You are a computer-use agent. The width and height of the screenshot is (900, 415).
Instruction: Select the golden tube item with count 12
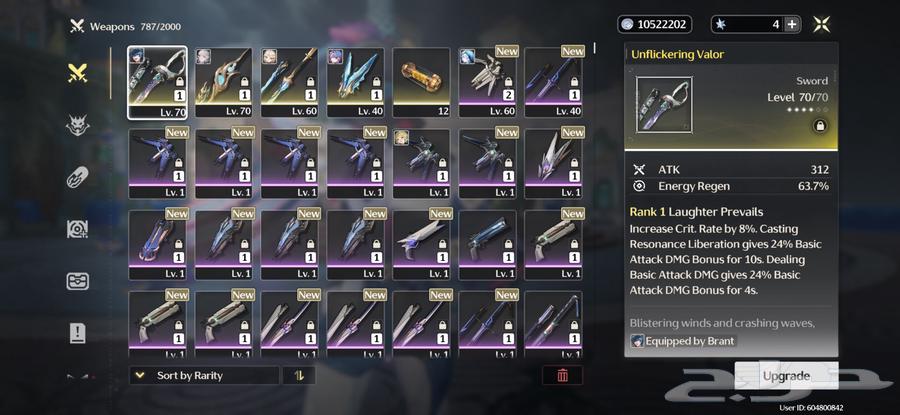coord(421,82)
